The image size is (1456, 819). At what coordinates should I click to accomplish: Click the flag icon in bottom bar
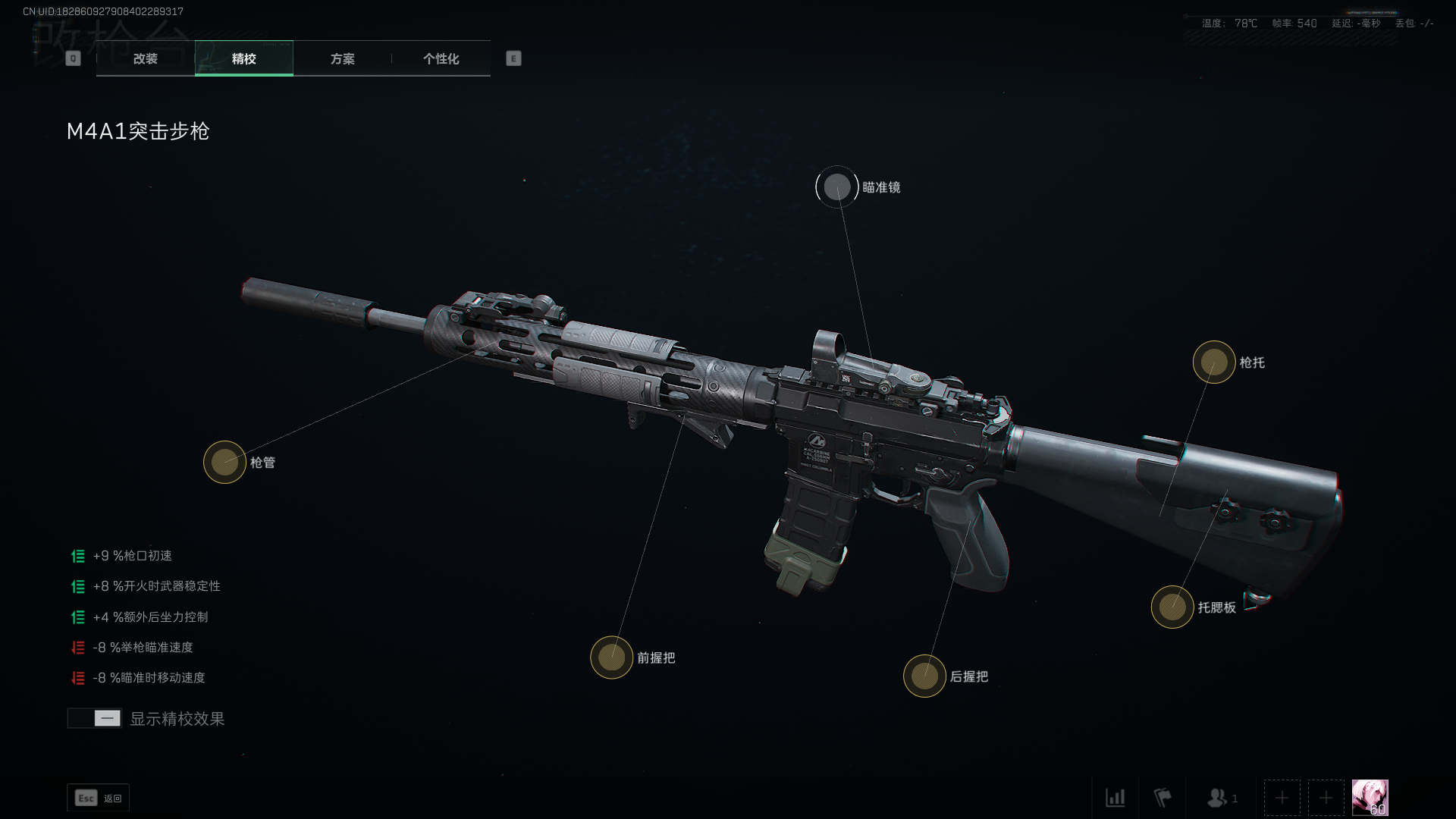tap(1162, 798)
